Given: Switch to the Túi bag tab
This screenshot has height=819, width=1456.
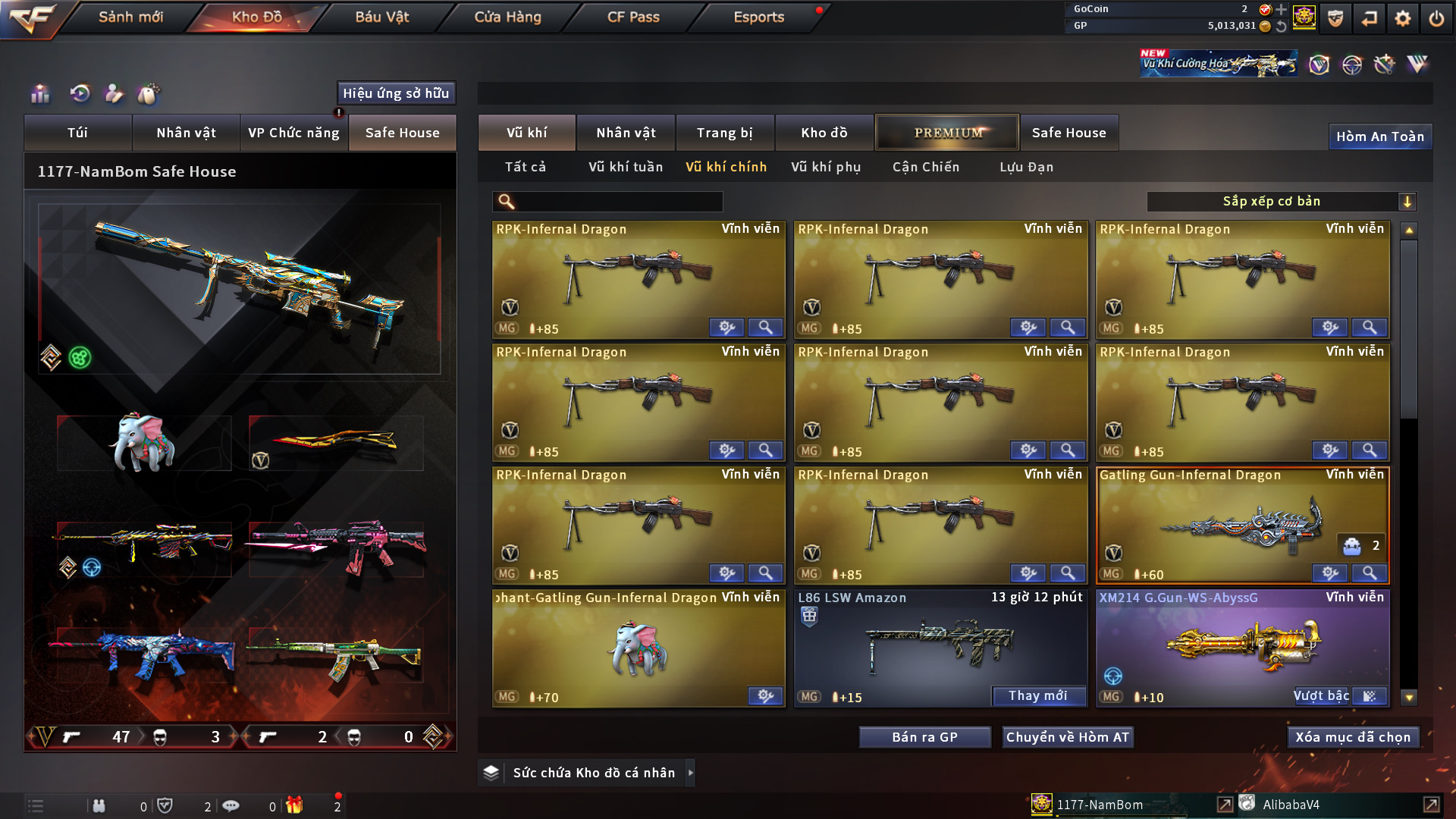Looking at the screenshot, I should click(x=77, y=133).
